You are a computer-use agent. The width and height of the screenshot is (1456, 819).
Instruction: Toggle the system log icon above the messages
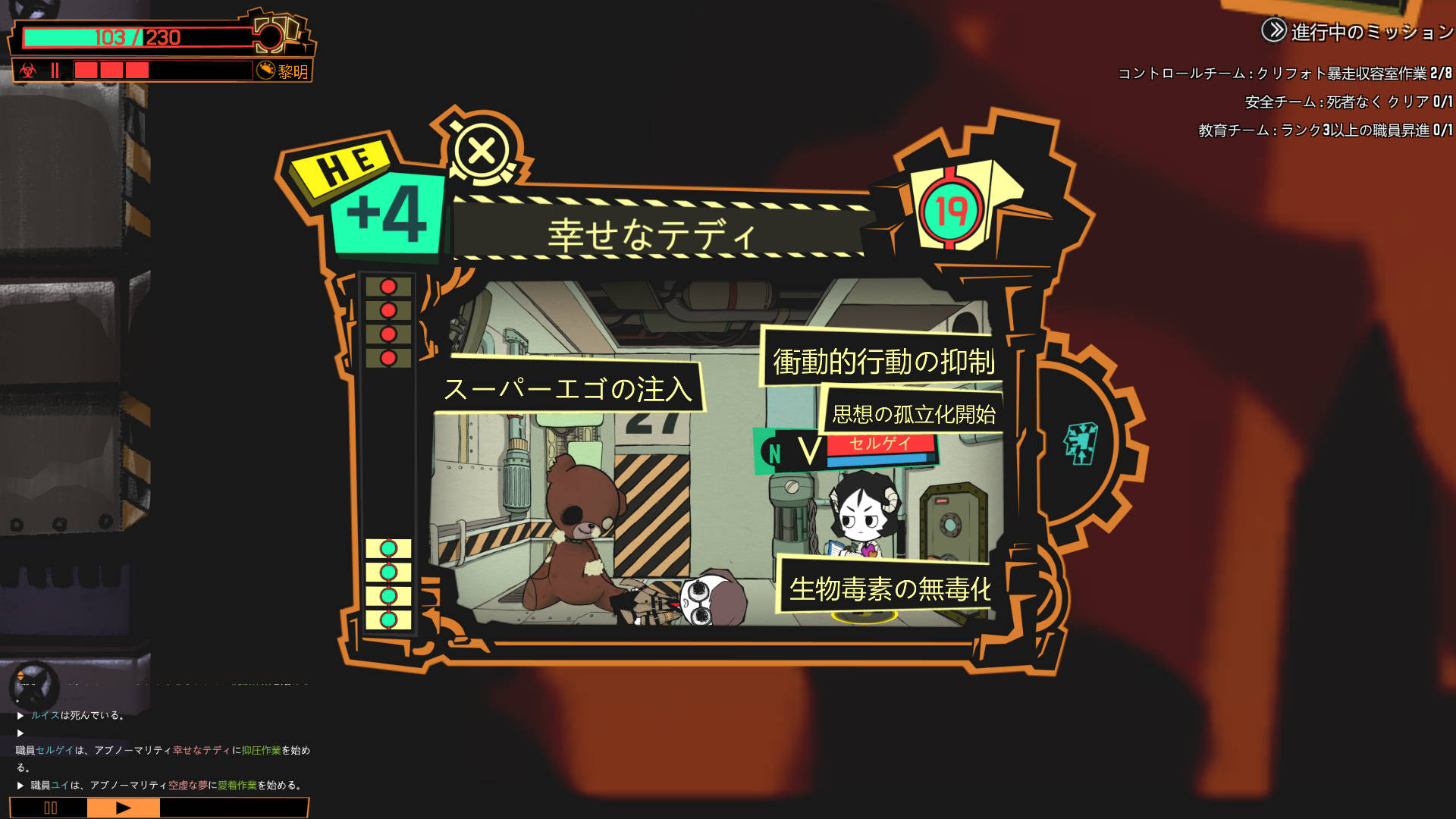pos(33,685)
